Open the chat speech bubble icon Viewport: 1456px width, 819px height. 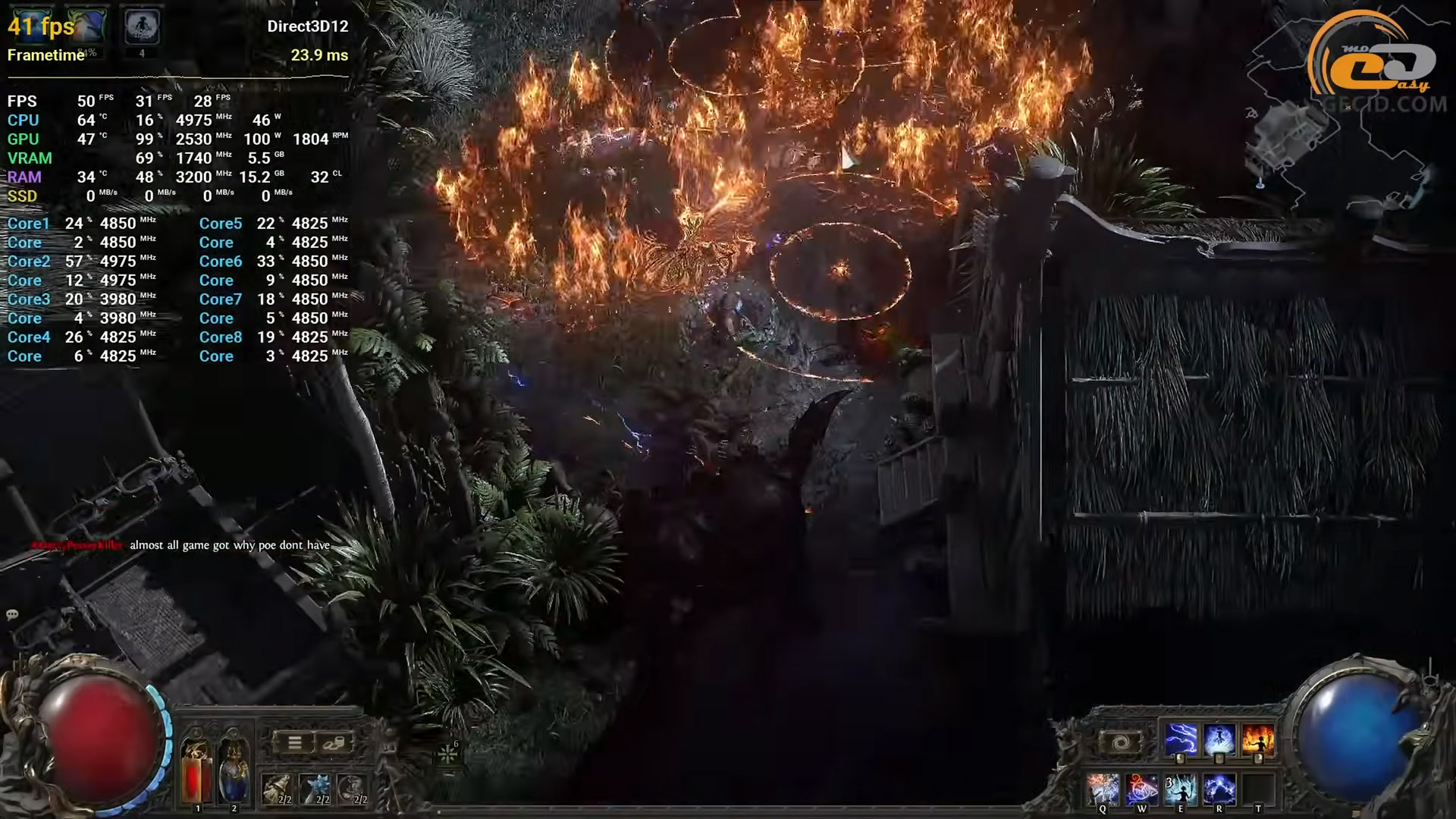[12, 614]
